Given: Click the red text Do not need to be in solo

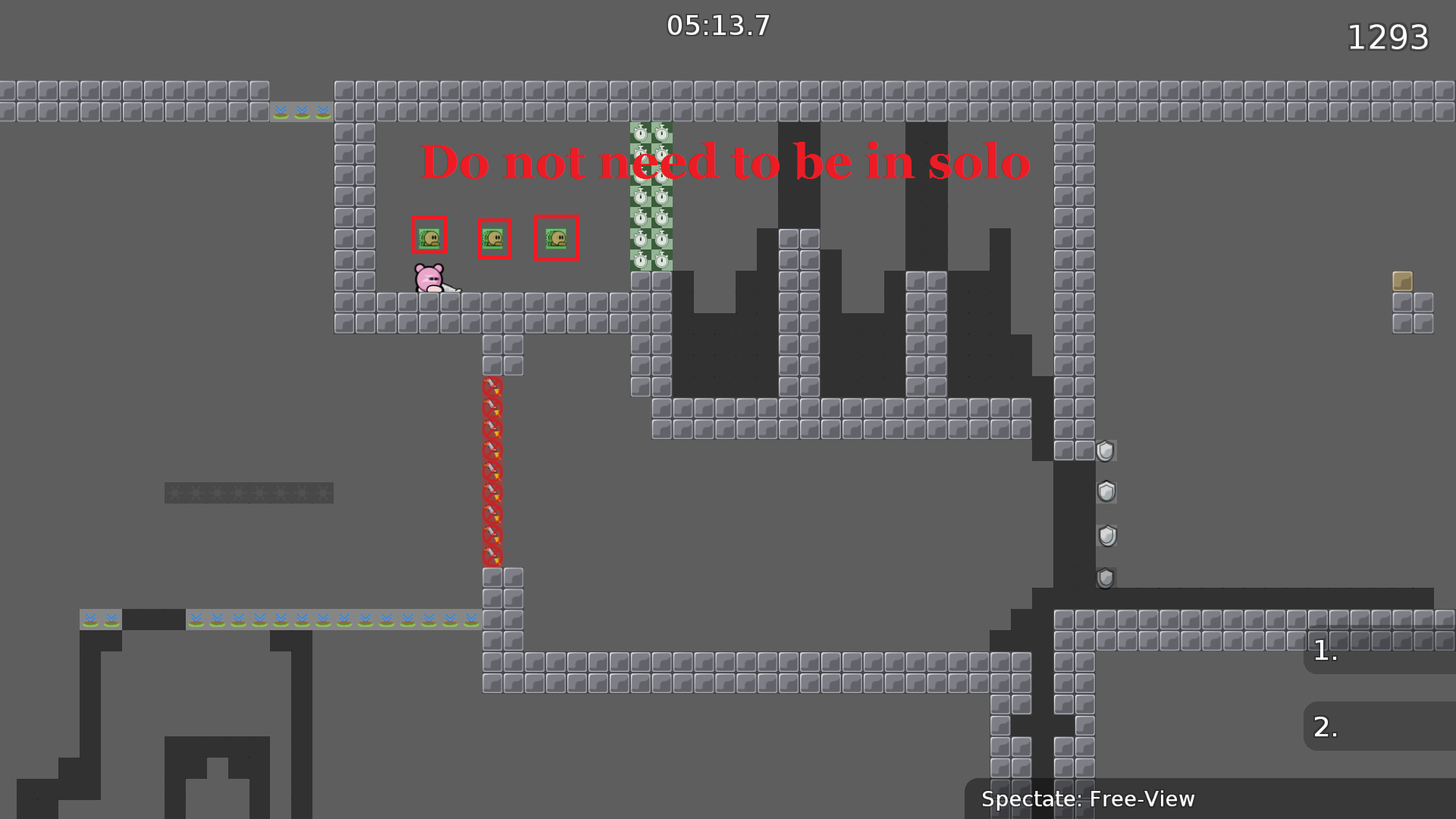Looking at the screenshot, I should [x=726, y=162].
